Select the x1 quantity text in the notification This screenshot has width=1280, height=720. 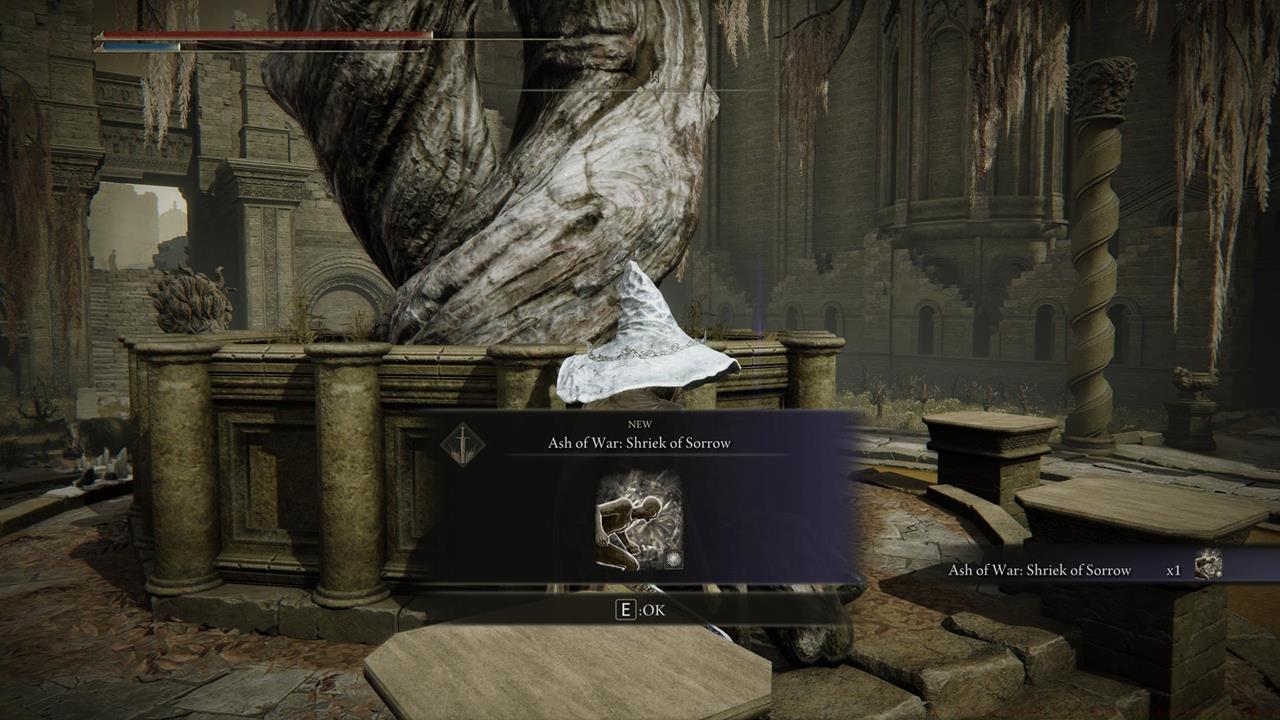click(x=1175, y=569)
